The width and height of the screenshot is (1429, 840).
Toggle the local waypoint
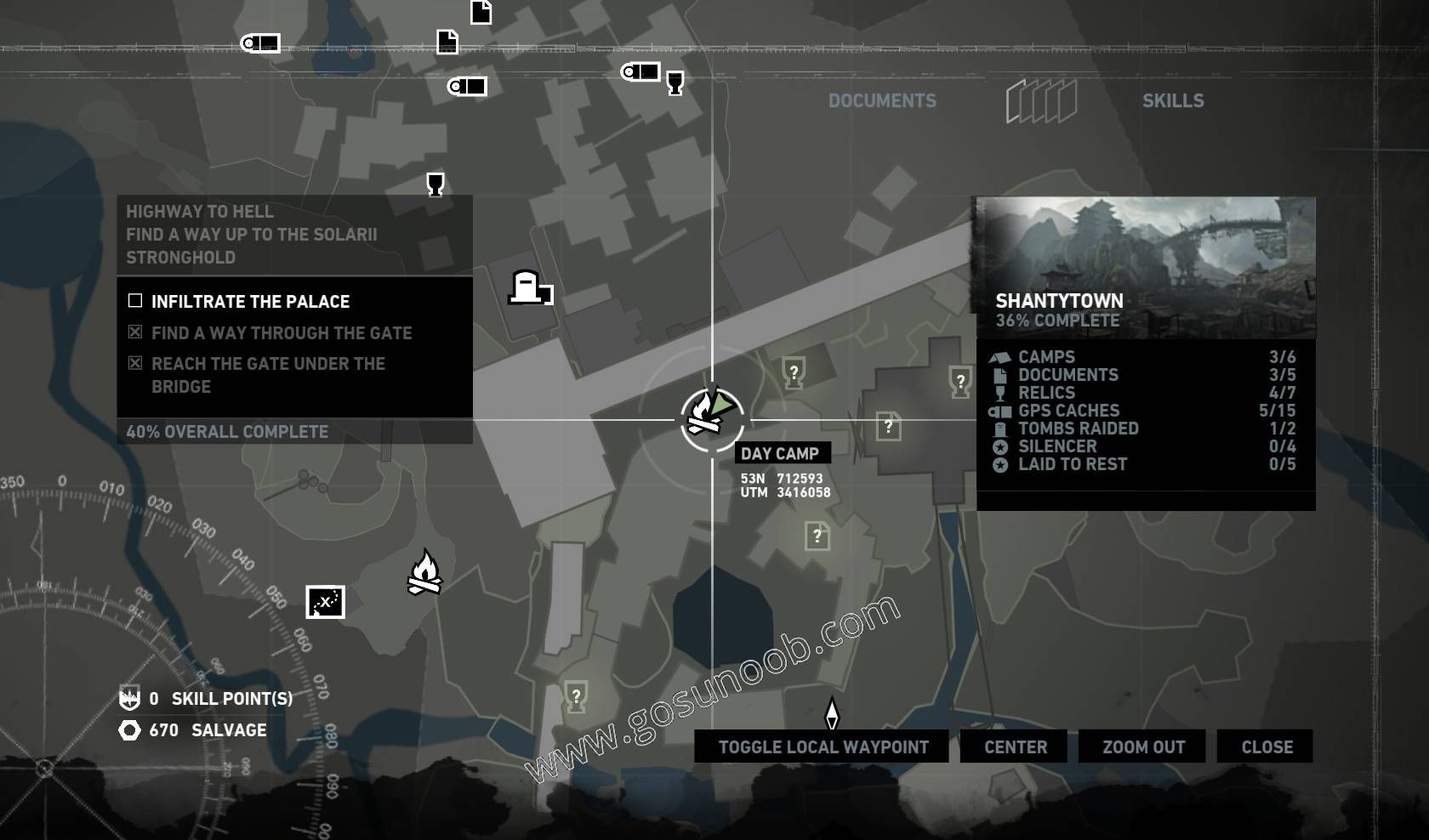pyautogui.click(x=822, y=746)
